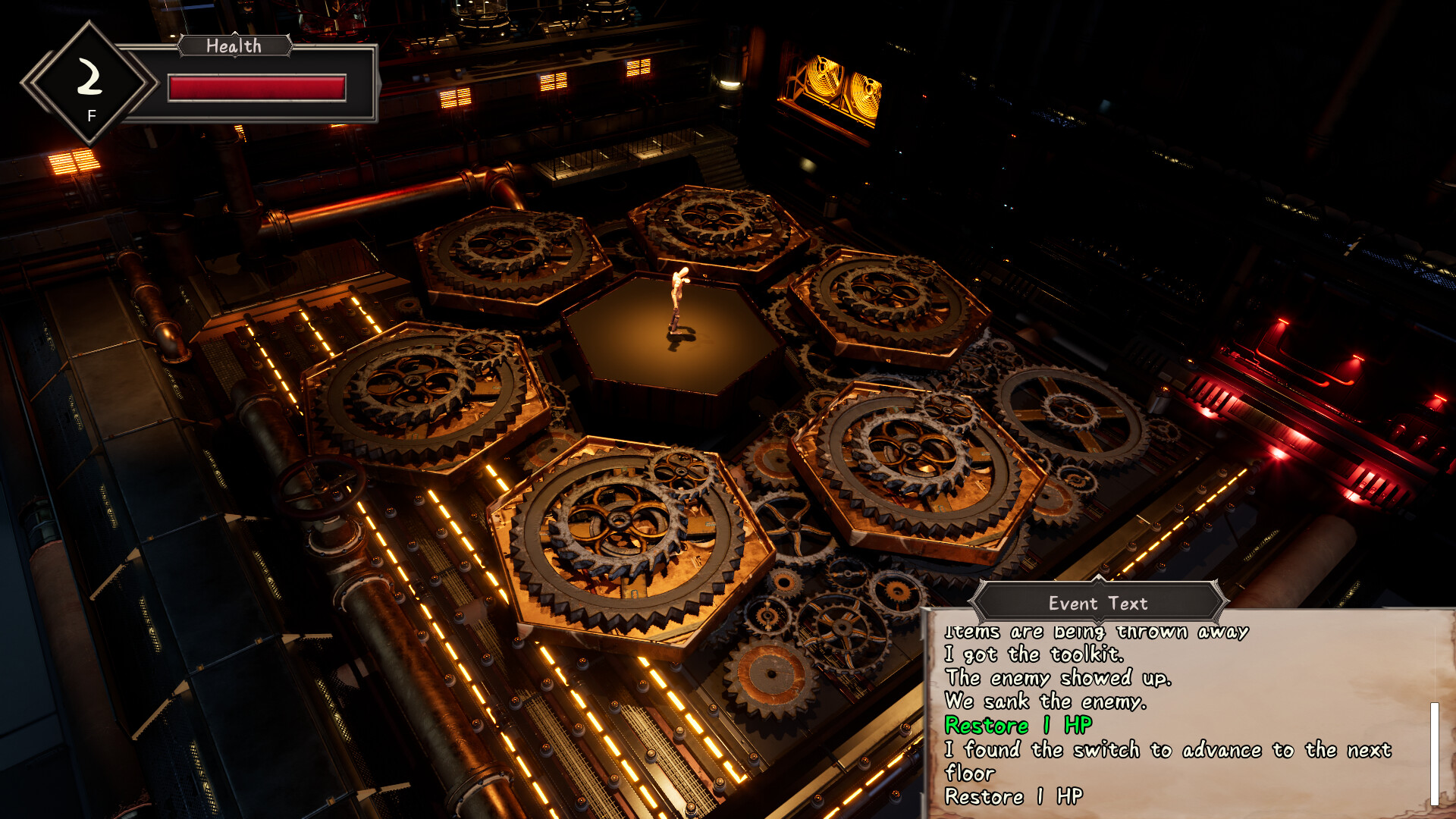Click the Event Text log scrollbar

(1434, 753)
